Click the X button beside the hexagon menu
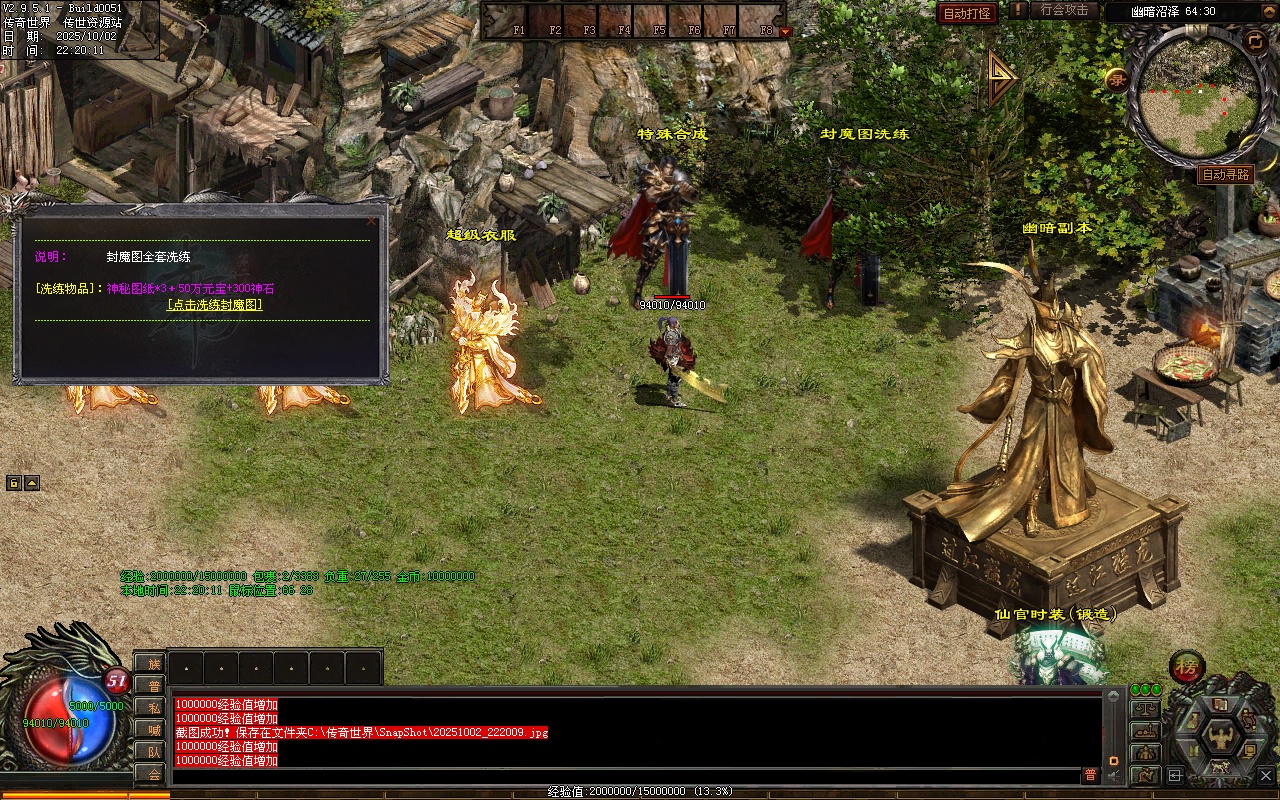 point(1266,775)
